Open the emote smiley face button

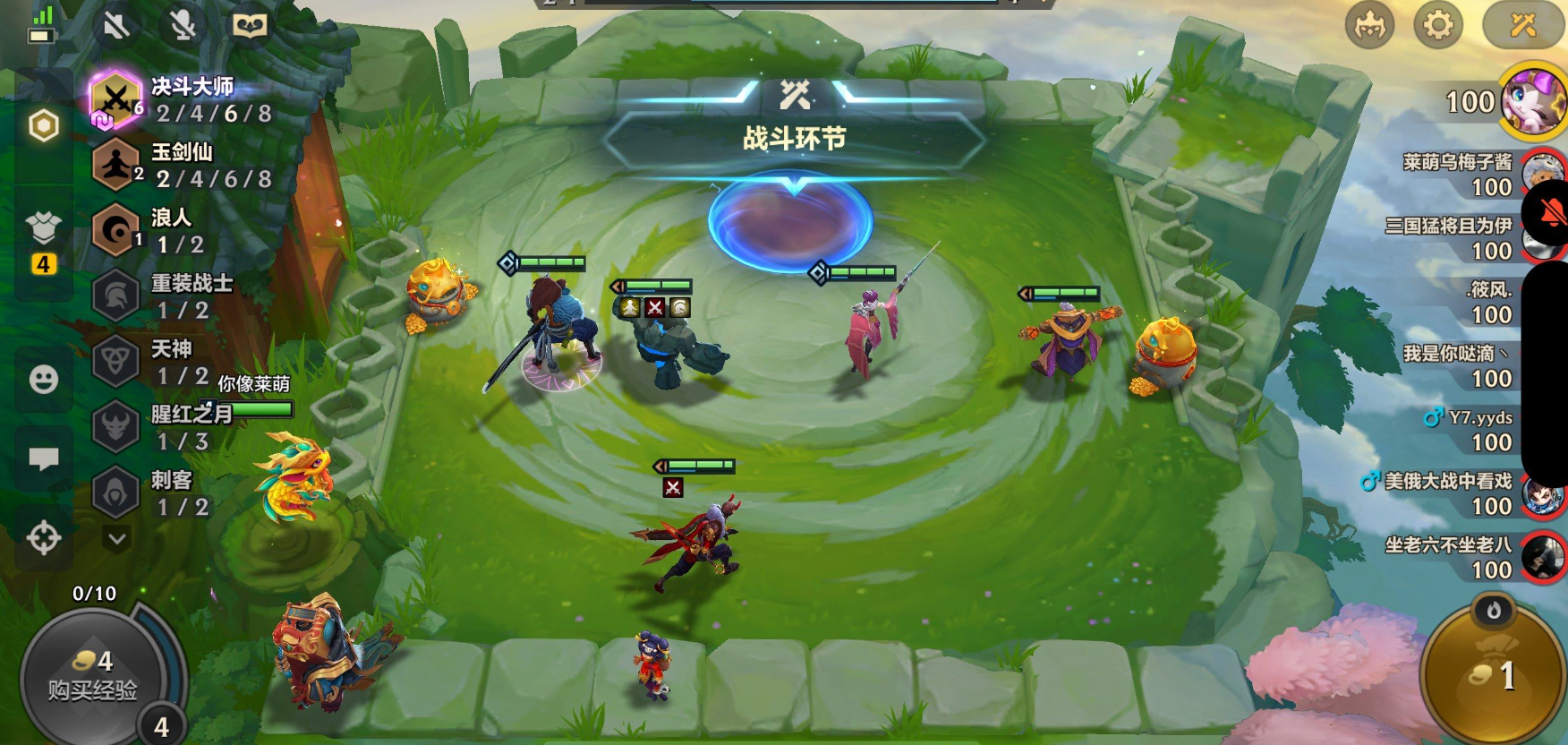coord(44,380)
